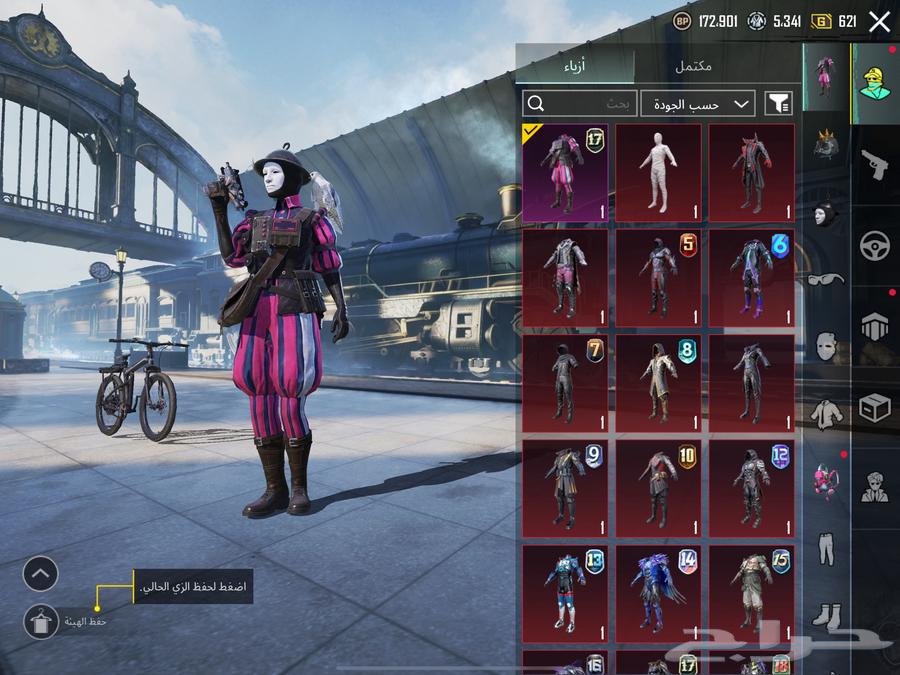The width and height of the screenshot is (900, 675).
Task: Save the look with حفظ الهيئة button
Action: click(41, 622)
